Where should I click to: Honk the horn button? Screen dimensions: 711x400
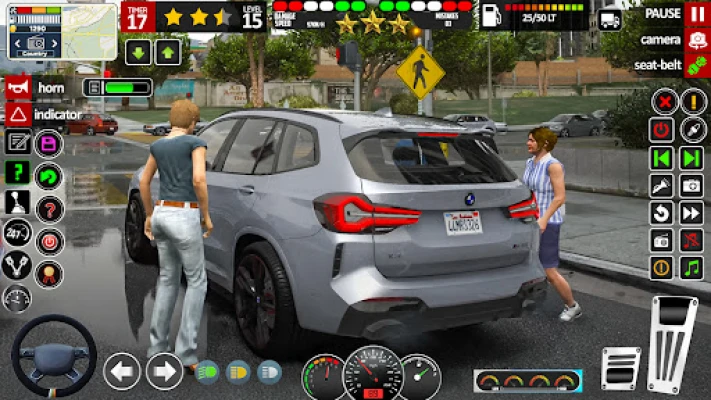tap(19, 87)
